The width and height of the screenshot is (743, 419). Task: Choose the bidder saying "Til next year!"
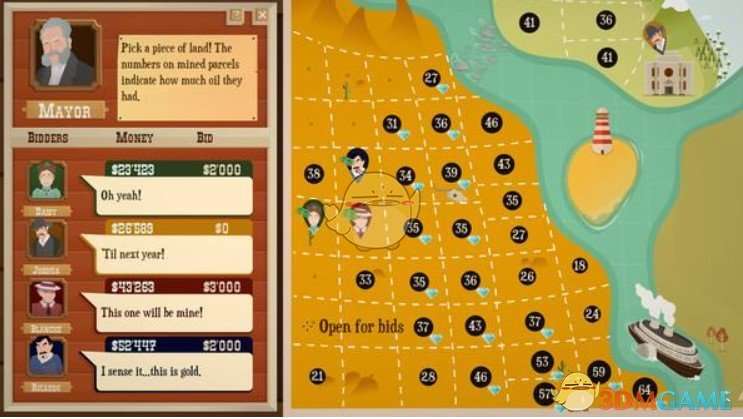pos(47,241)
